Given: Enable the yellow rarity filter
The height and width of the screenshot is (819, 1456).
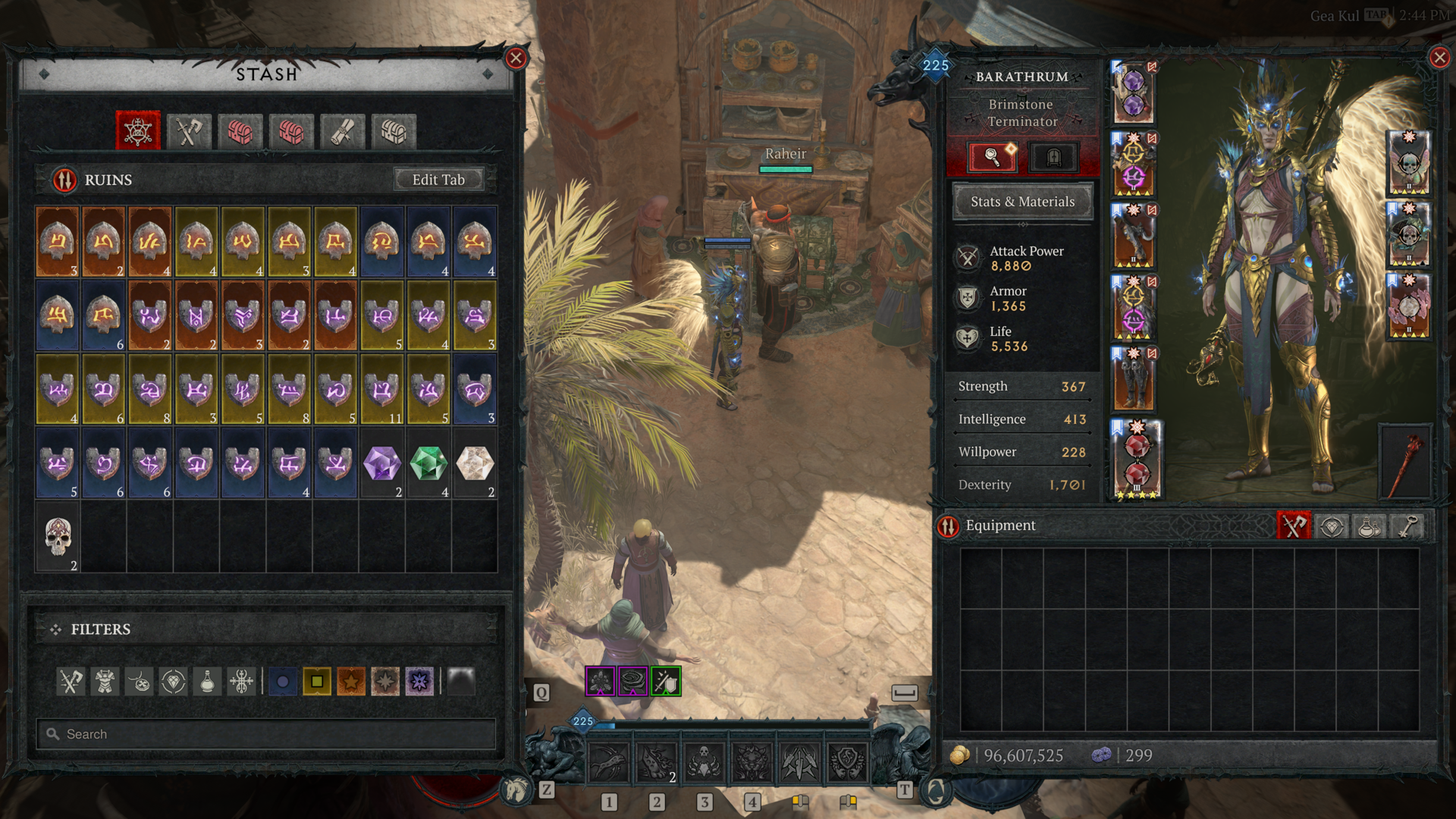Looking at the screenshot, I should click(x=317, y=682).
